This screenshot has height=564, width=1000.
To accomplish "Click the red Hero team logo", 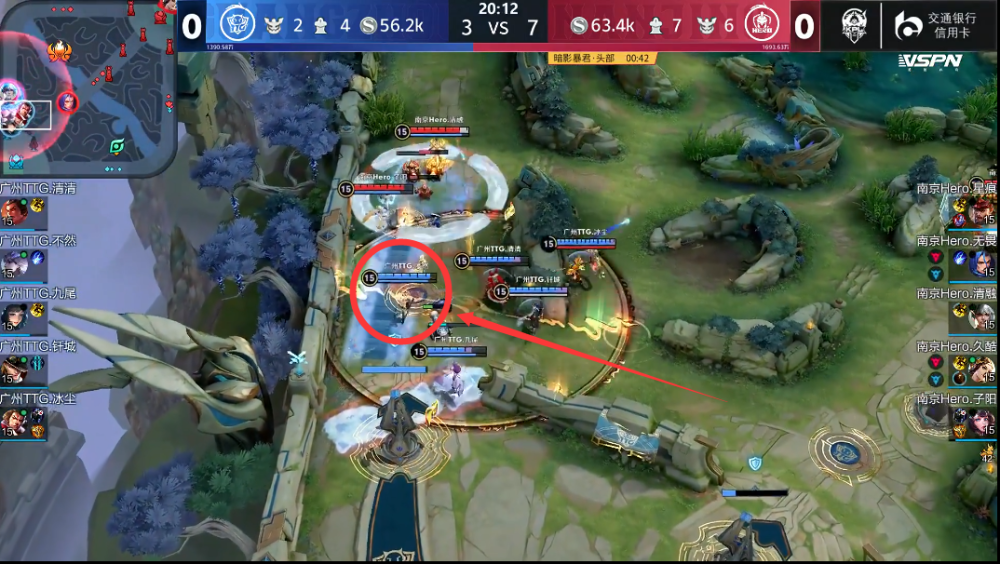I will 763,25.
